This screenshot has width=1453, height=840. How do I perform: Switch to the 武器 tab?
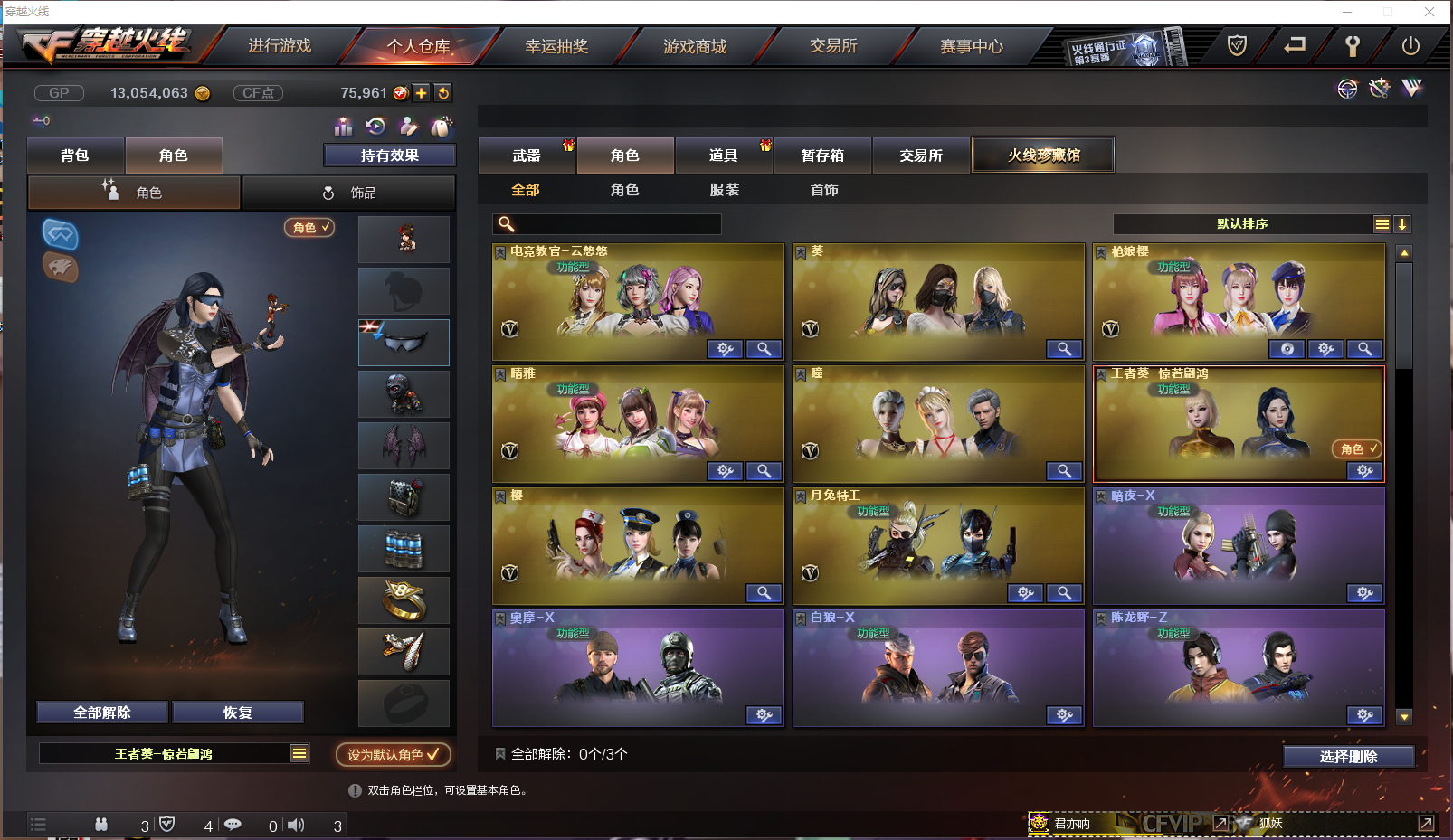point(527,155)
